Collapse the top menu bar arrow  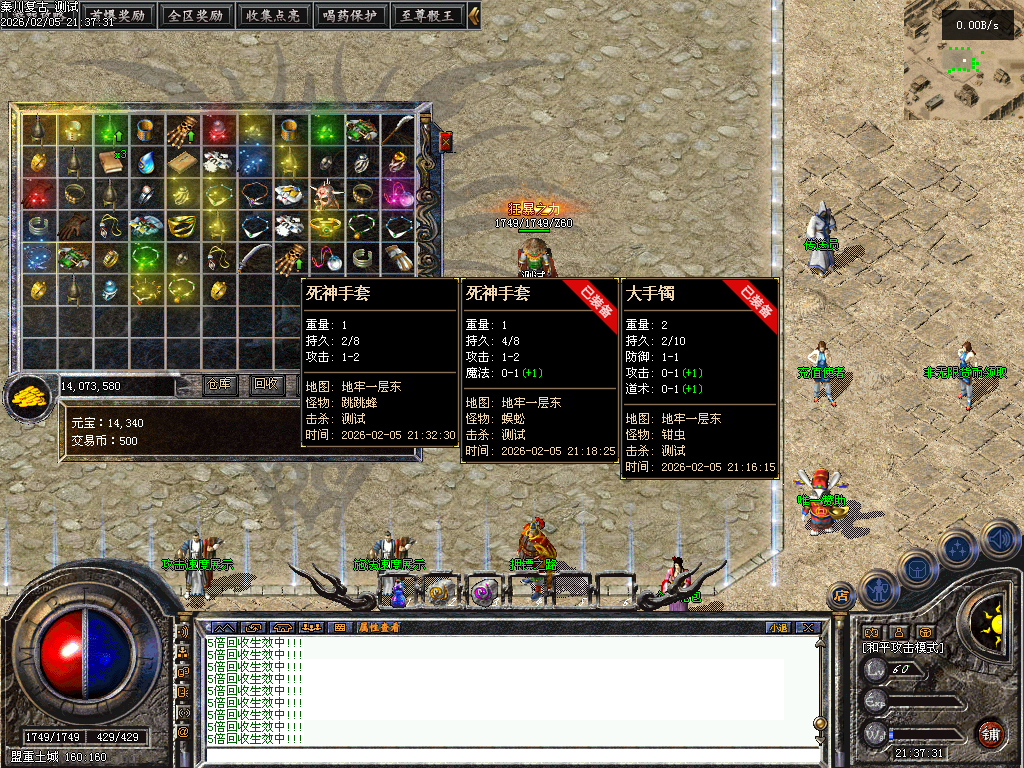[x=474, y=16]
